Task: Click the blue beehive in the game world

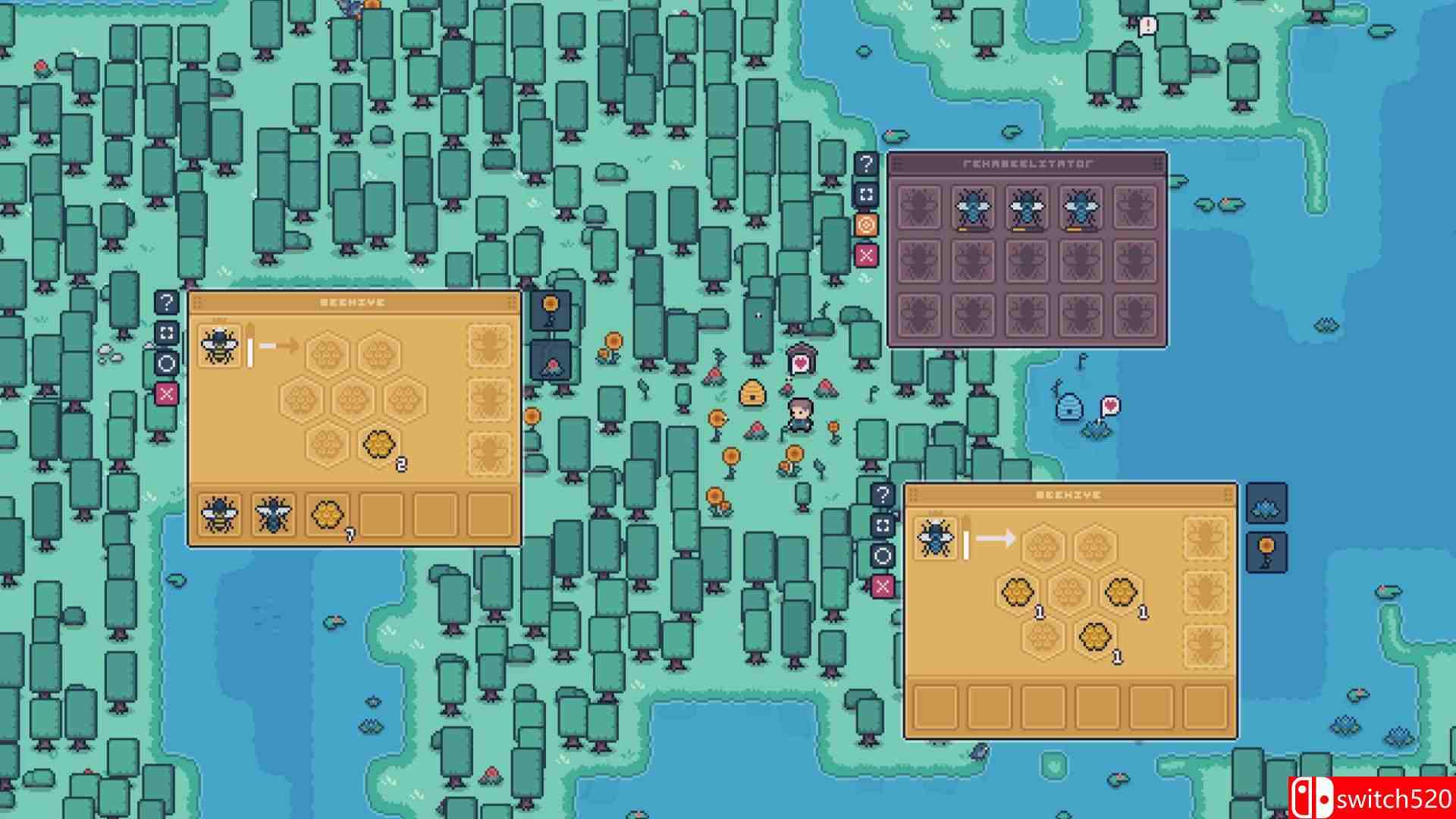Action: click(1068, 404)
